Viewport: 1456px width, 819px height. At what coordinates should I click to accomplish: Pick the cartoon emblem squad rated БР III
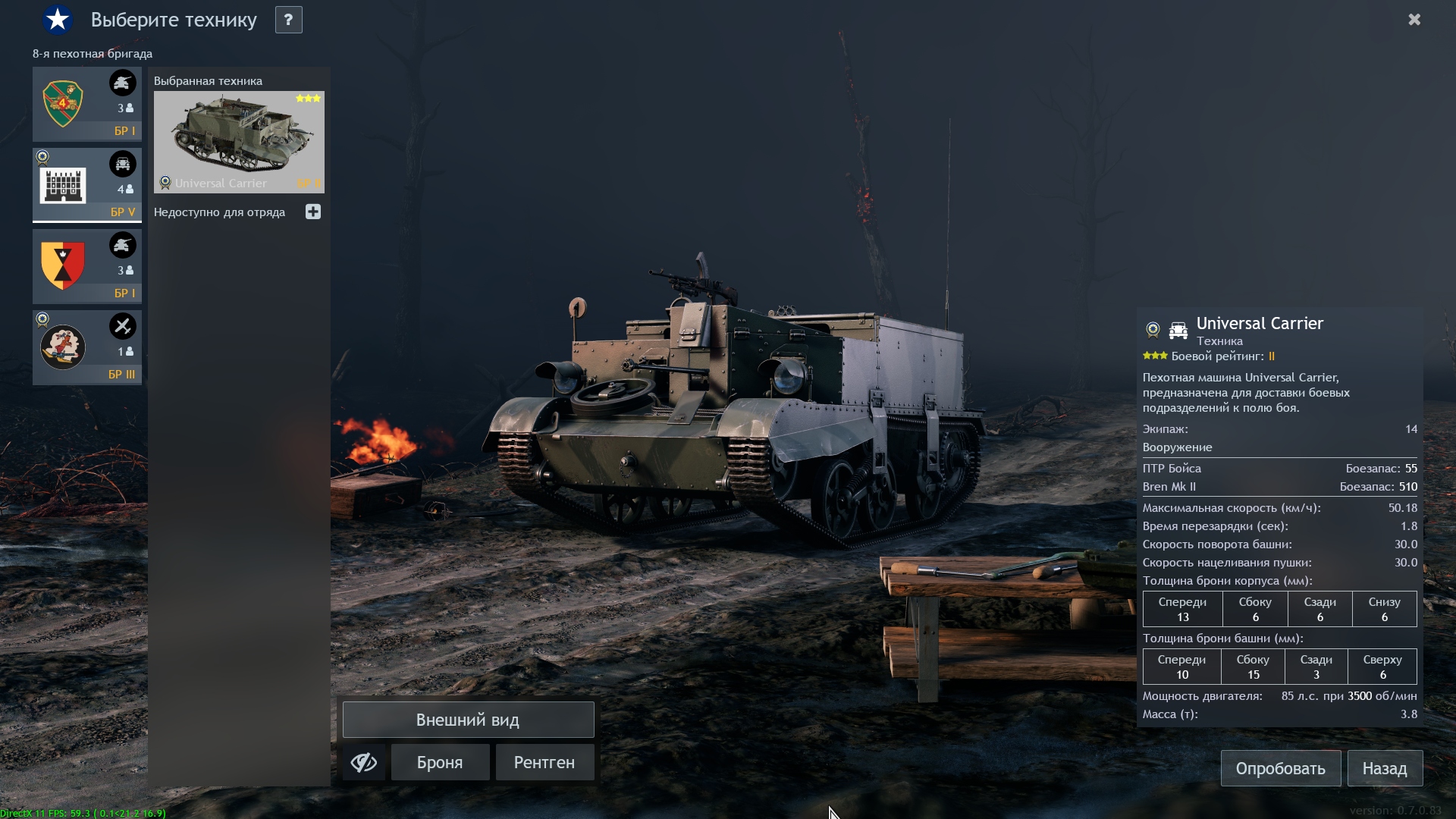coord(86,347)
